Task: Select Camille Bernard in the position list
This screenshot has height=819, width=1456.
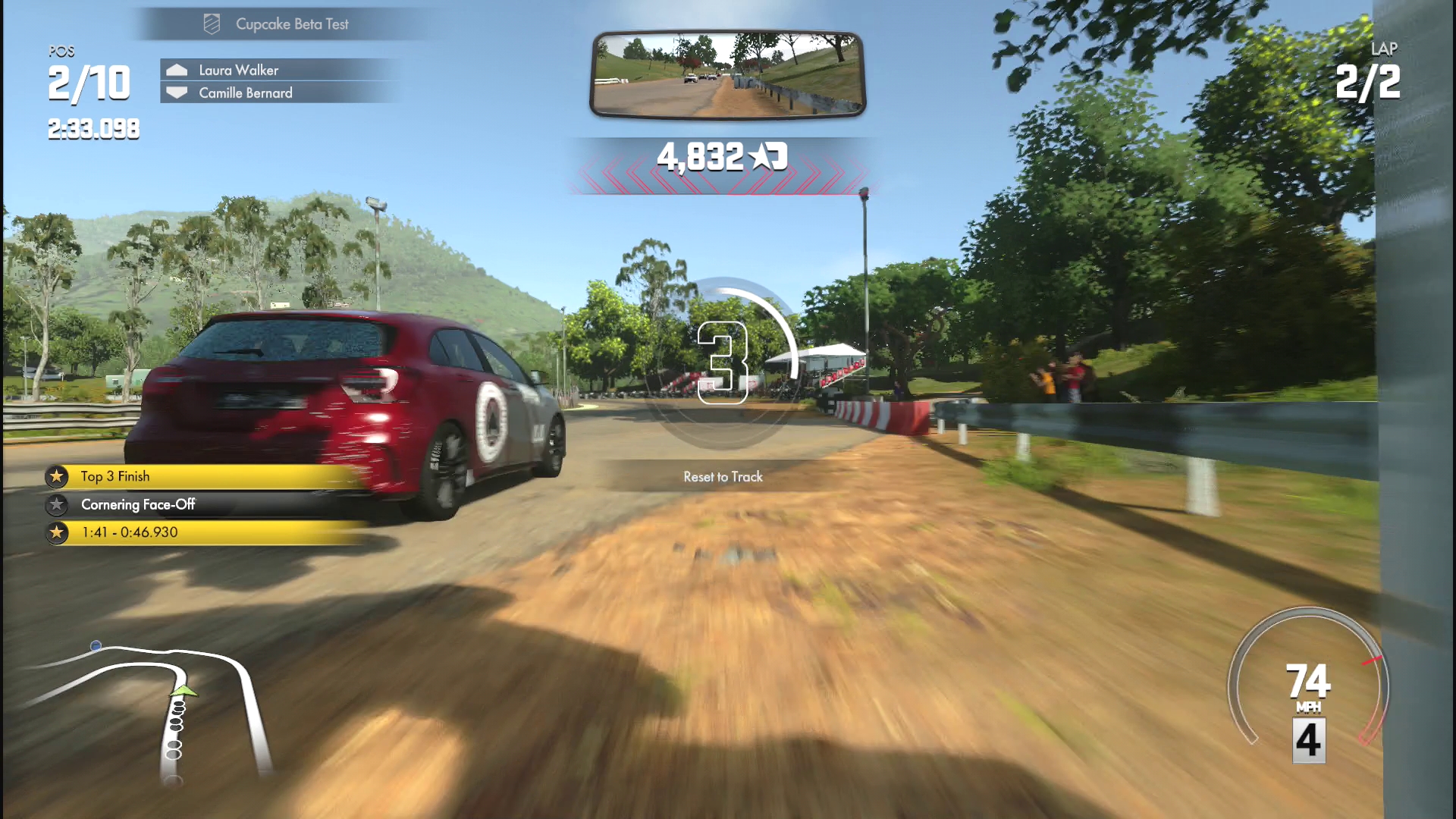Action: (x=245, y=93)
